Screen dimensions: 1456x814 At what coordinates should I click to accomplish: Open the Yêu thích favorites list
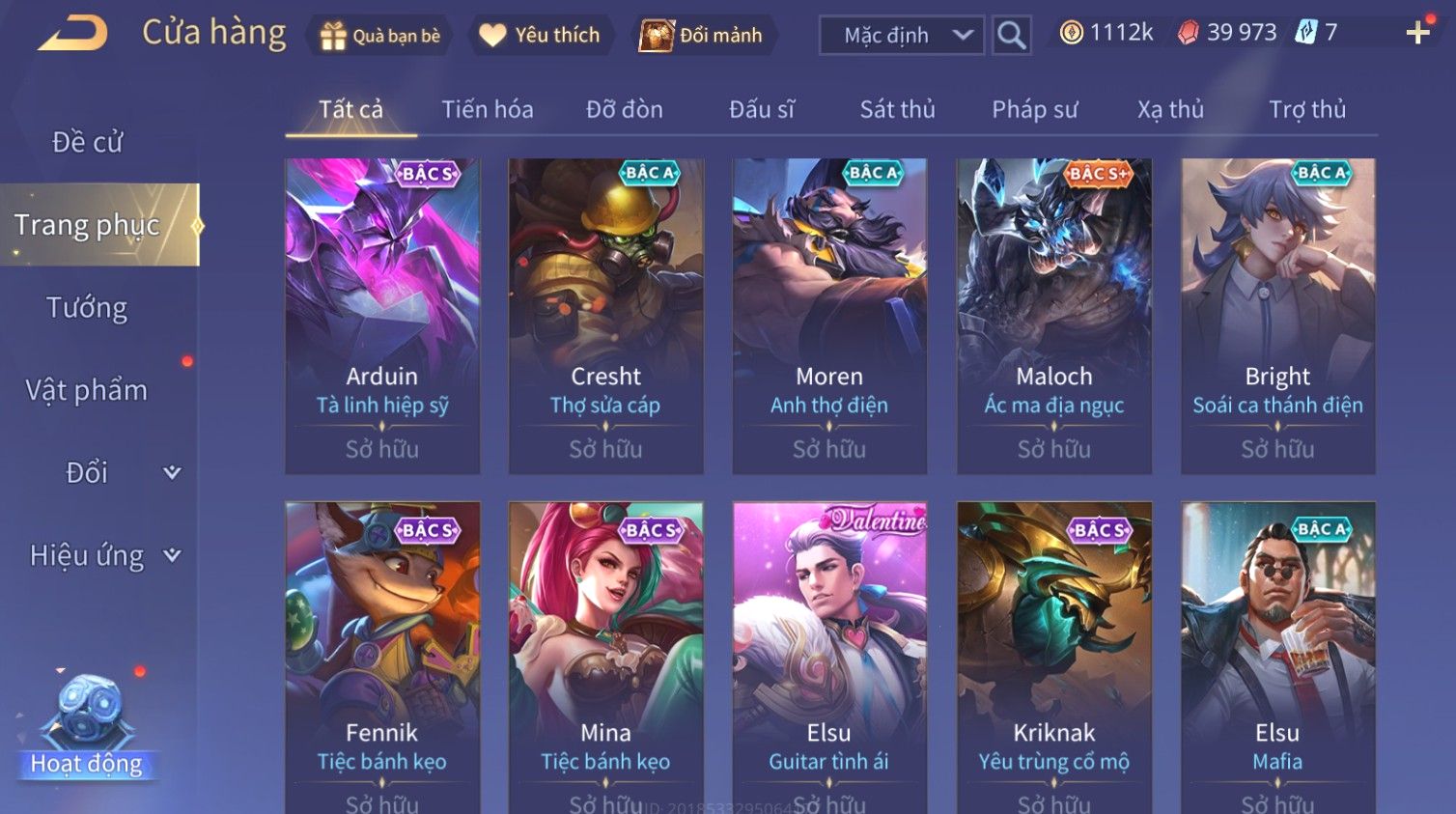541,36
